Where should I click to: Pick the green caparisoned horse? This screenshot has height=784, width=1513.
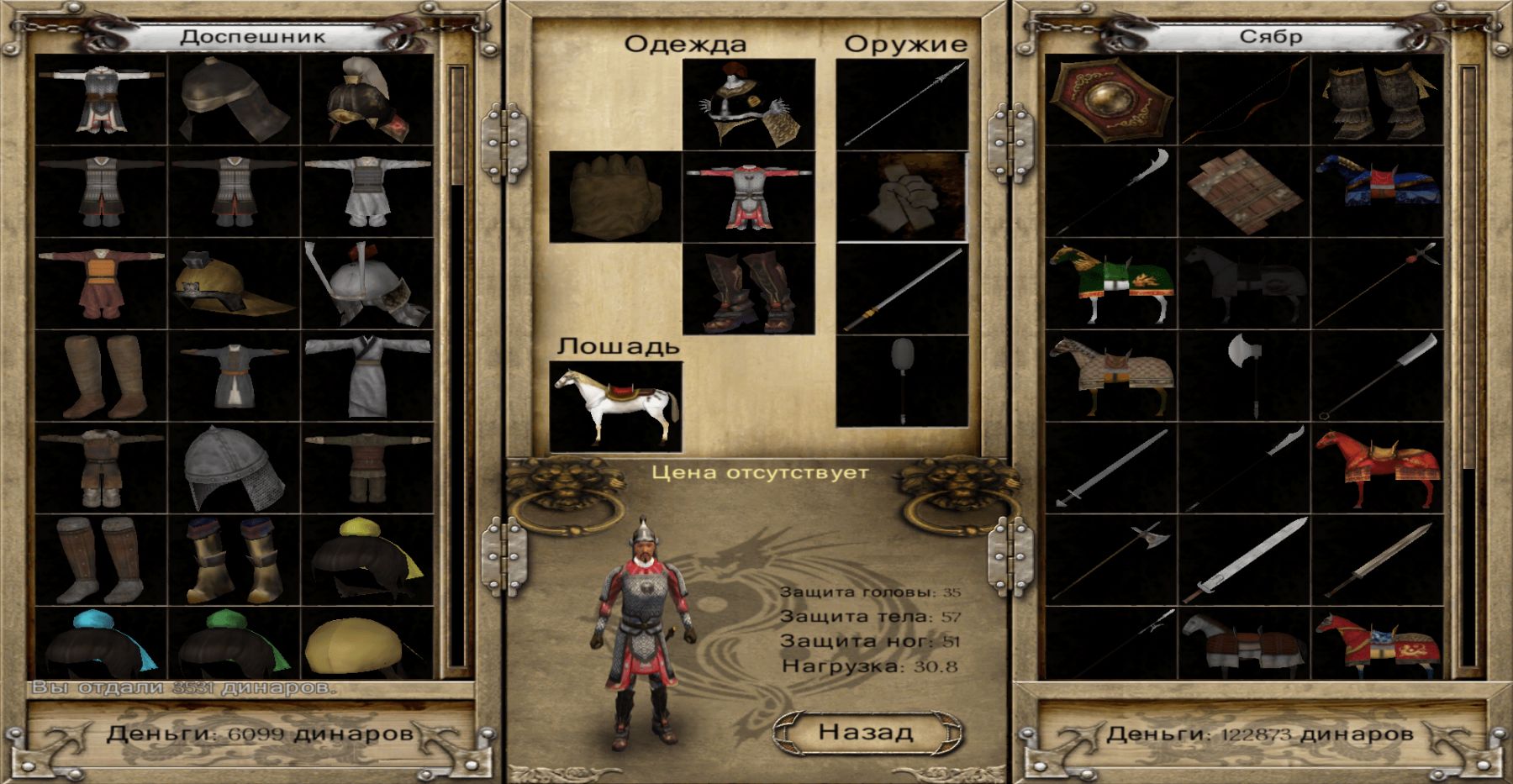point(1111,284)
